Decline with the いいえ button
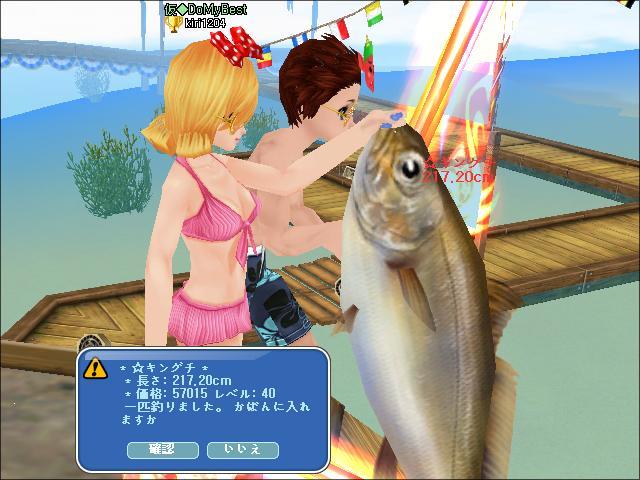Viewport: 640px width, 480px height. pyautogui.click(x=242, y=450)
